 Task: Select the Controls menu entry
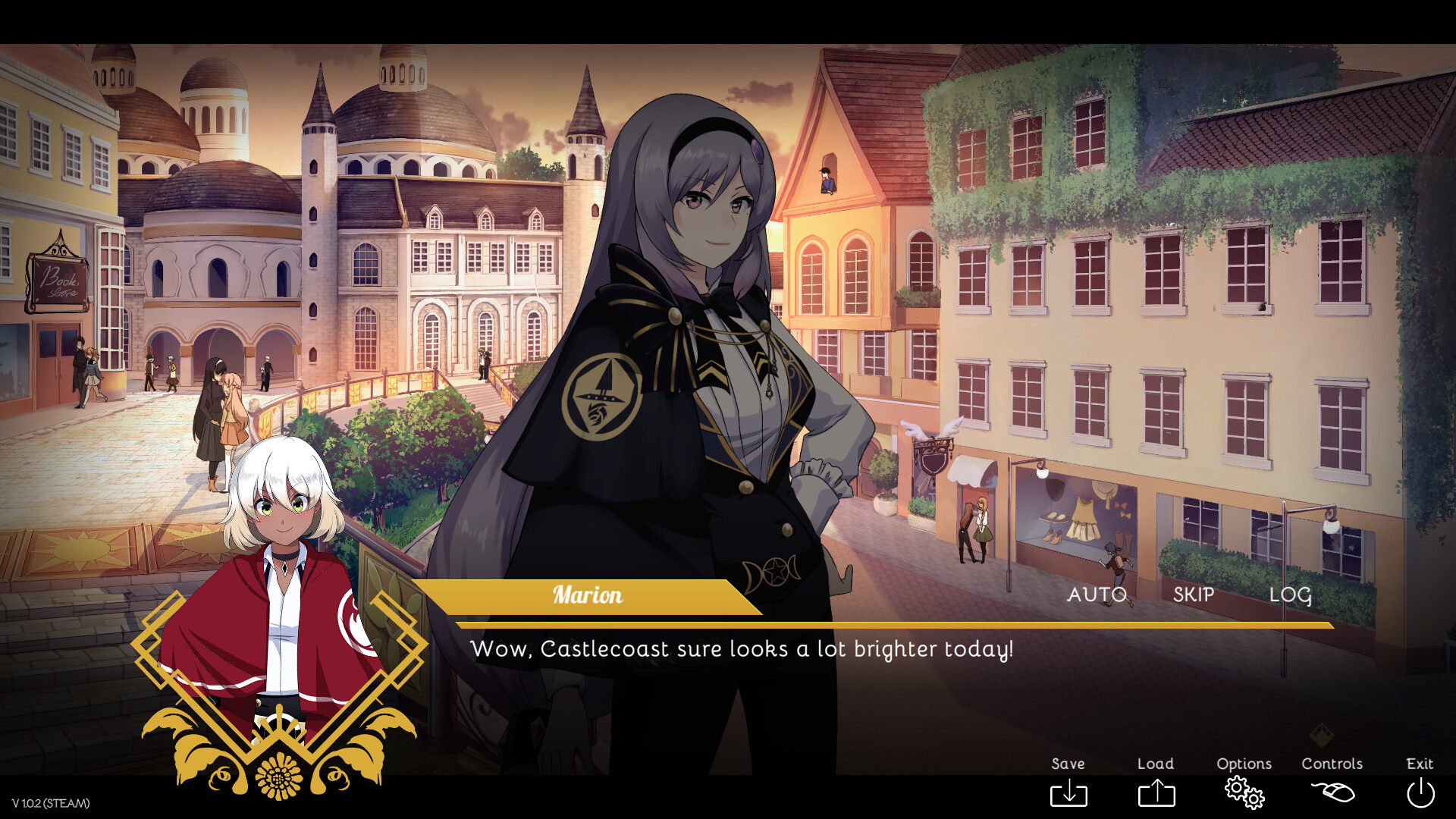click(x=1332, y=764)
